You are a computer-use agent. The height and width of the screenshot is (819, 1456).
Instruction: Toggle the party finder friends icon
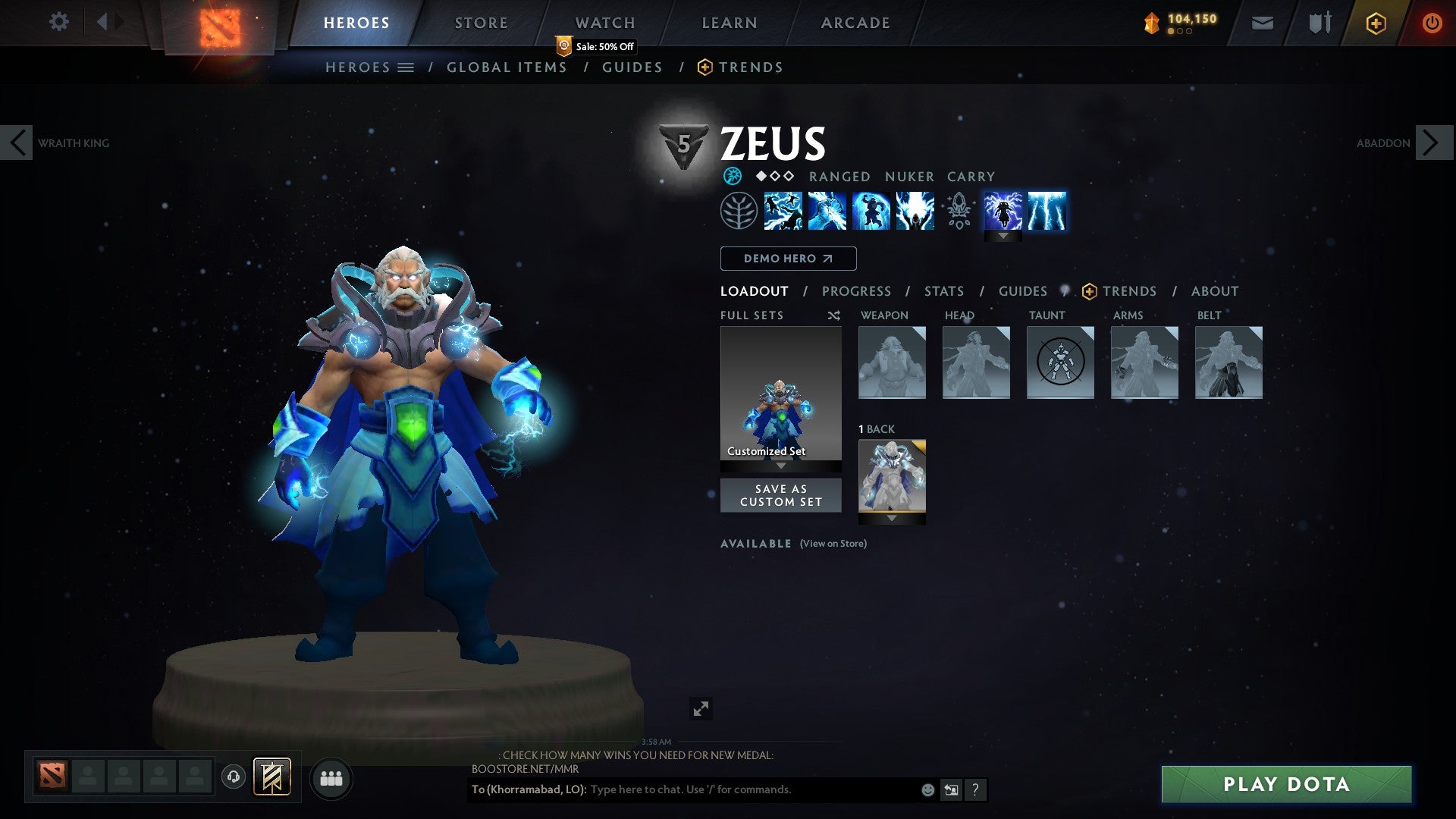[x=331, y=778]
